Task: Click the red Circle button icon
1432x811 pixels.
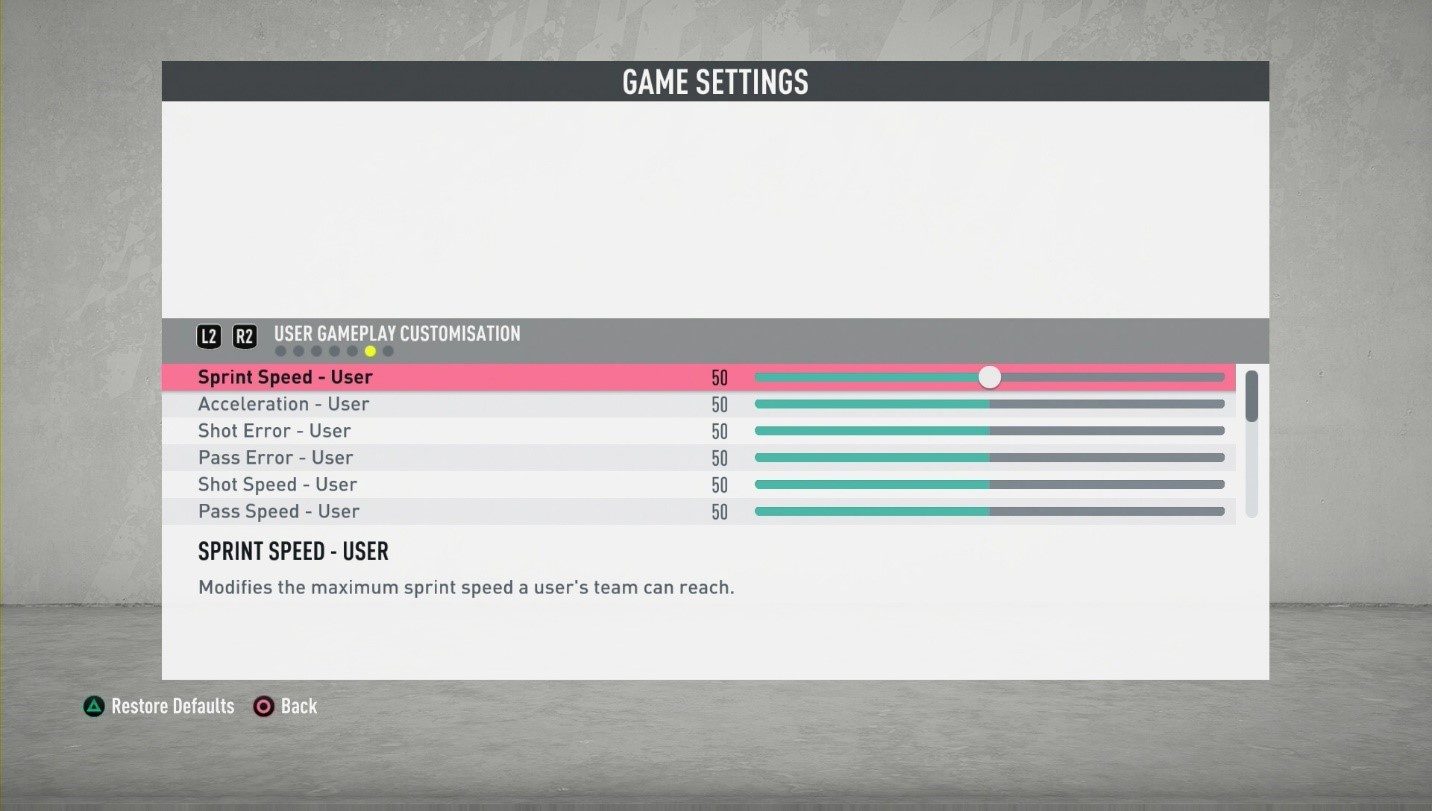Action: [x=264, y=706]
